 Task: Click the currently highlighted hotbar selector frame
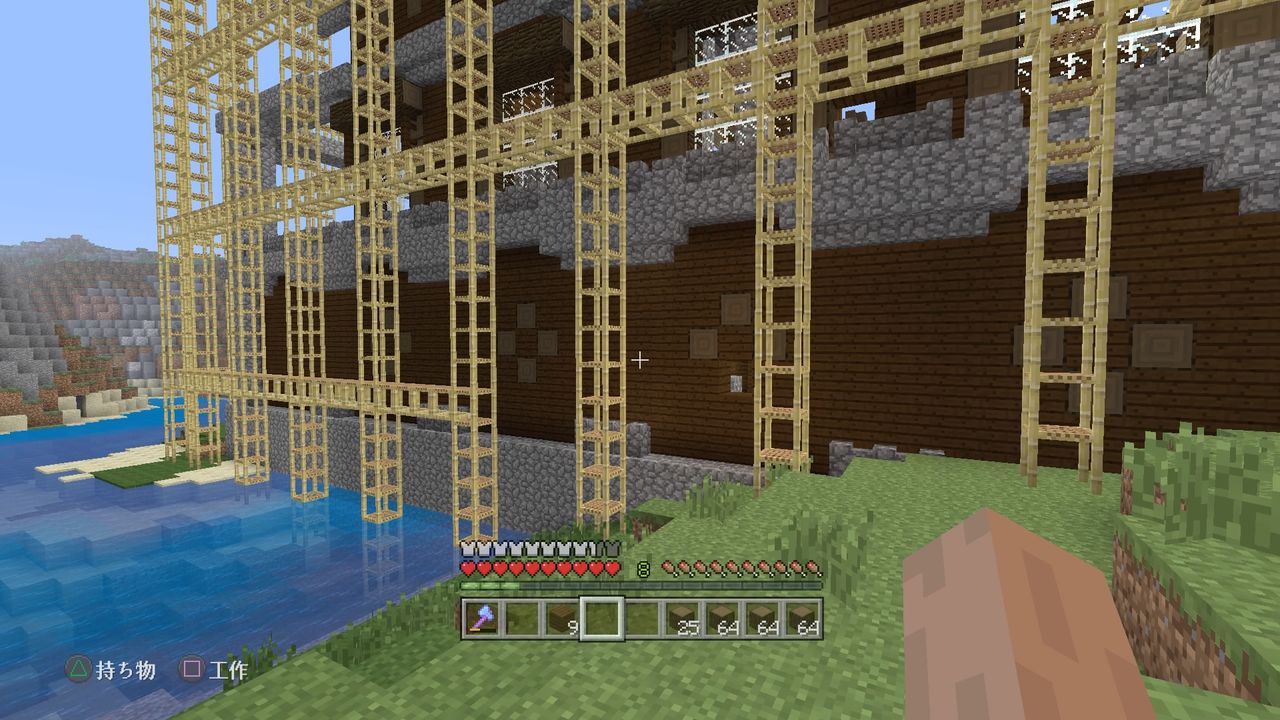[x=602, y=617]
